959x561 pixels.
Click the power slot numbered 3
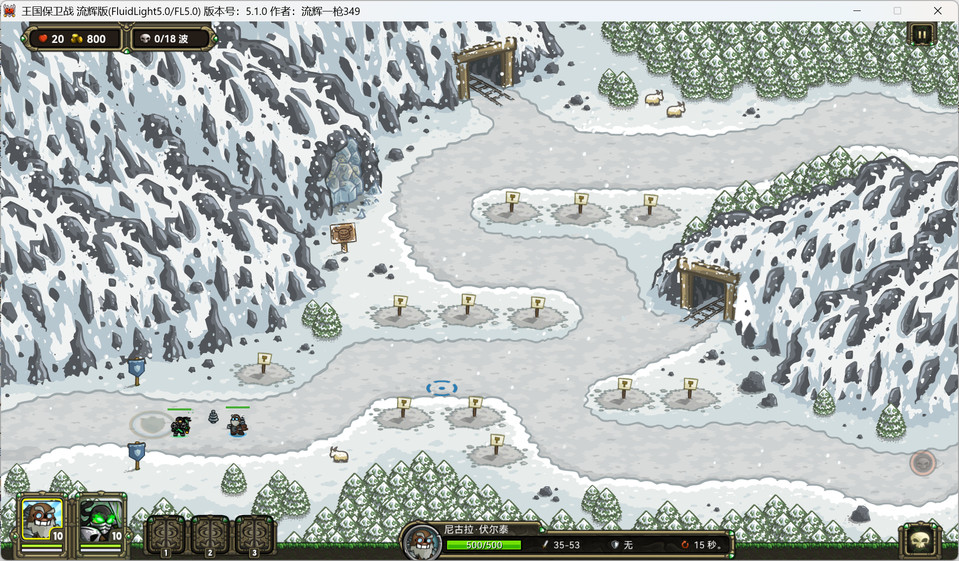(255, 534)
